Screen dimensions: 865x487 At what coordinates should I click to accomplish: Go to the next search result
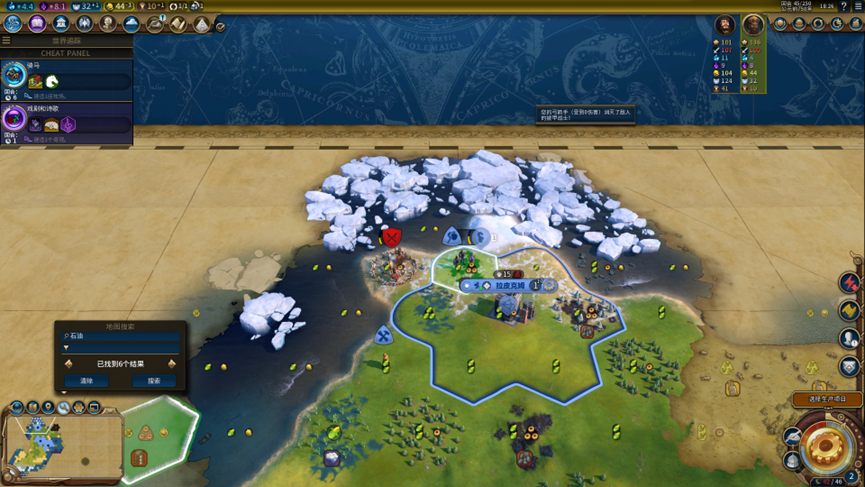click(x=172, y=364)
